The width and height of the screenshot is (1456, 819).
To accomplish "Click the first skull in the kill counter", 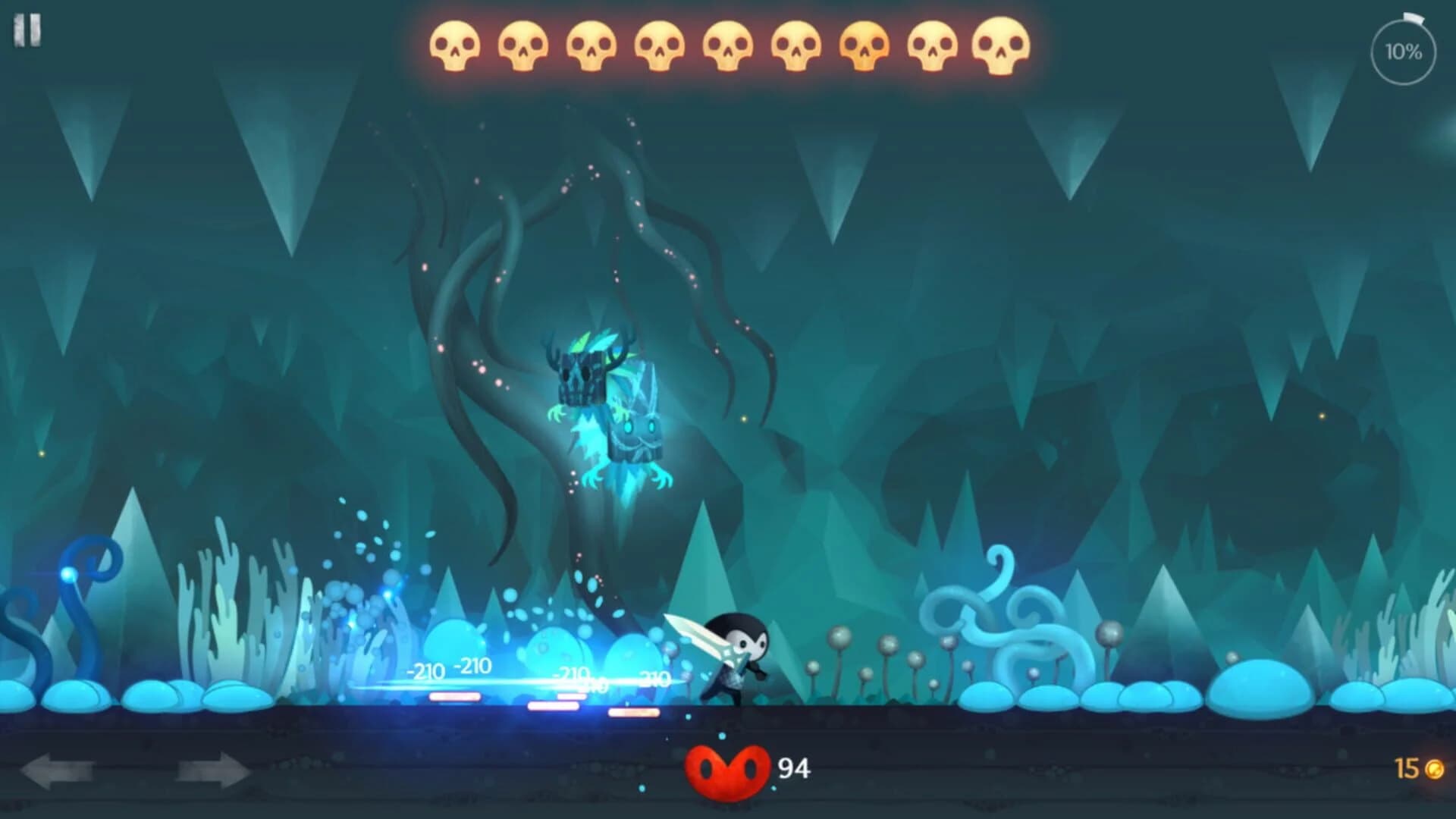I will point(455,45).
